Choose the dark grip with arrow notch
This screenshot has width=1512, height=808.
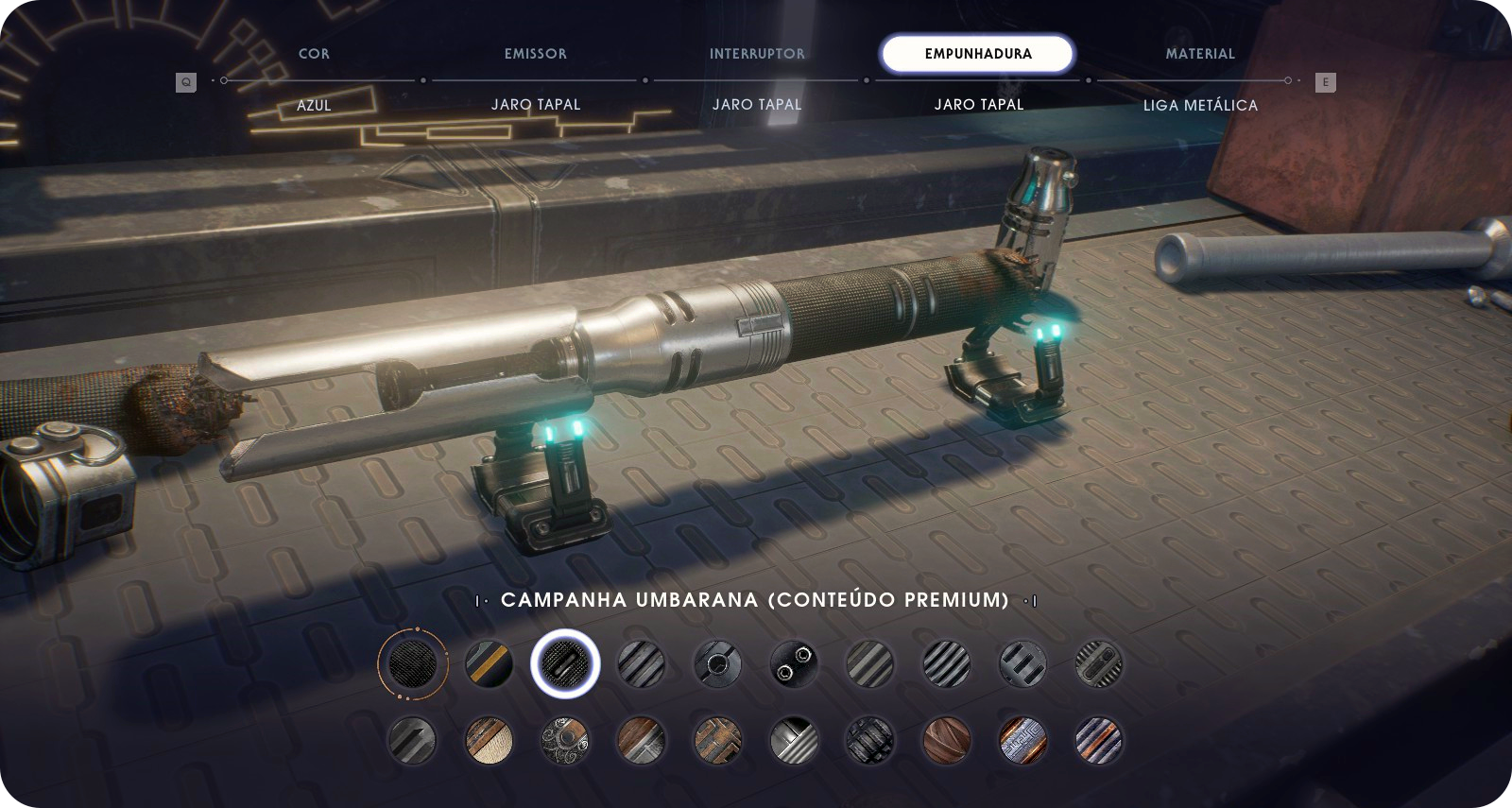coord(413,740)
